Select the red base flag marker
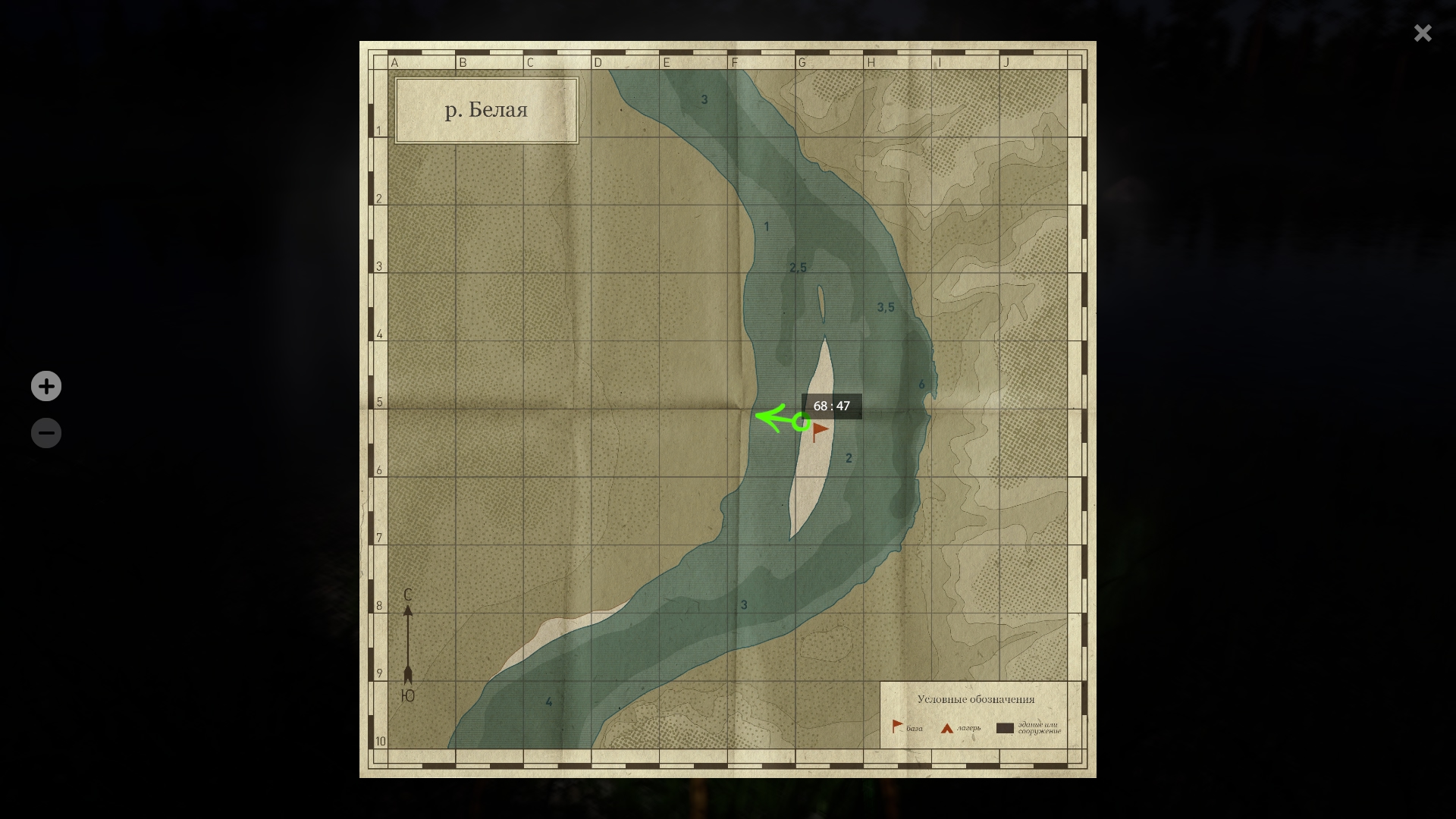1456x819 pixels. [x=820, y=431]
